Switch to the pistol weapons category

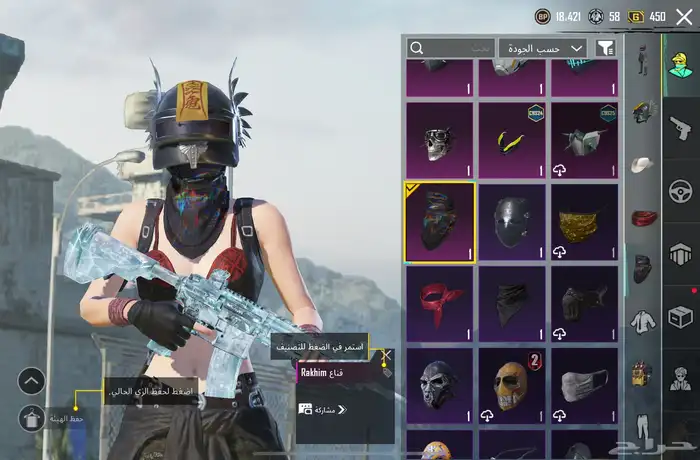click(x=681, y=128)
